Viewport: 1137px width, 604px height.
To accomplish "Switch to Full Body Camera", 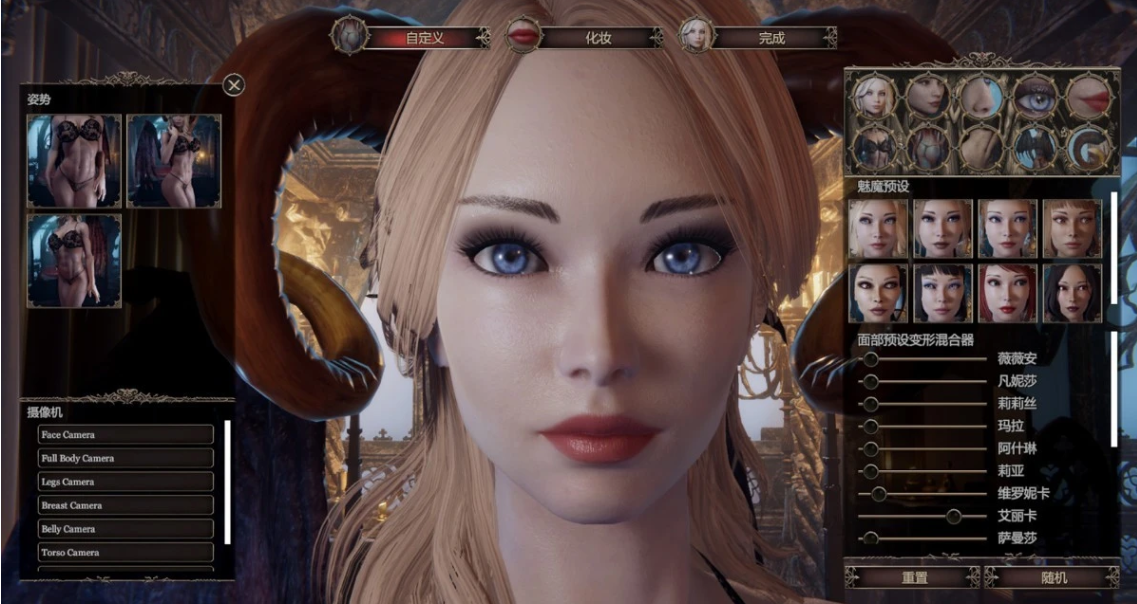I will (x=126, y=458).
